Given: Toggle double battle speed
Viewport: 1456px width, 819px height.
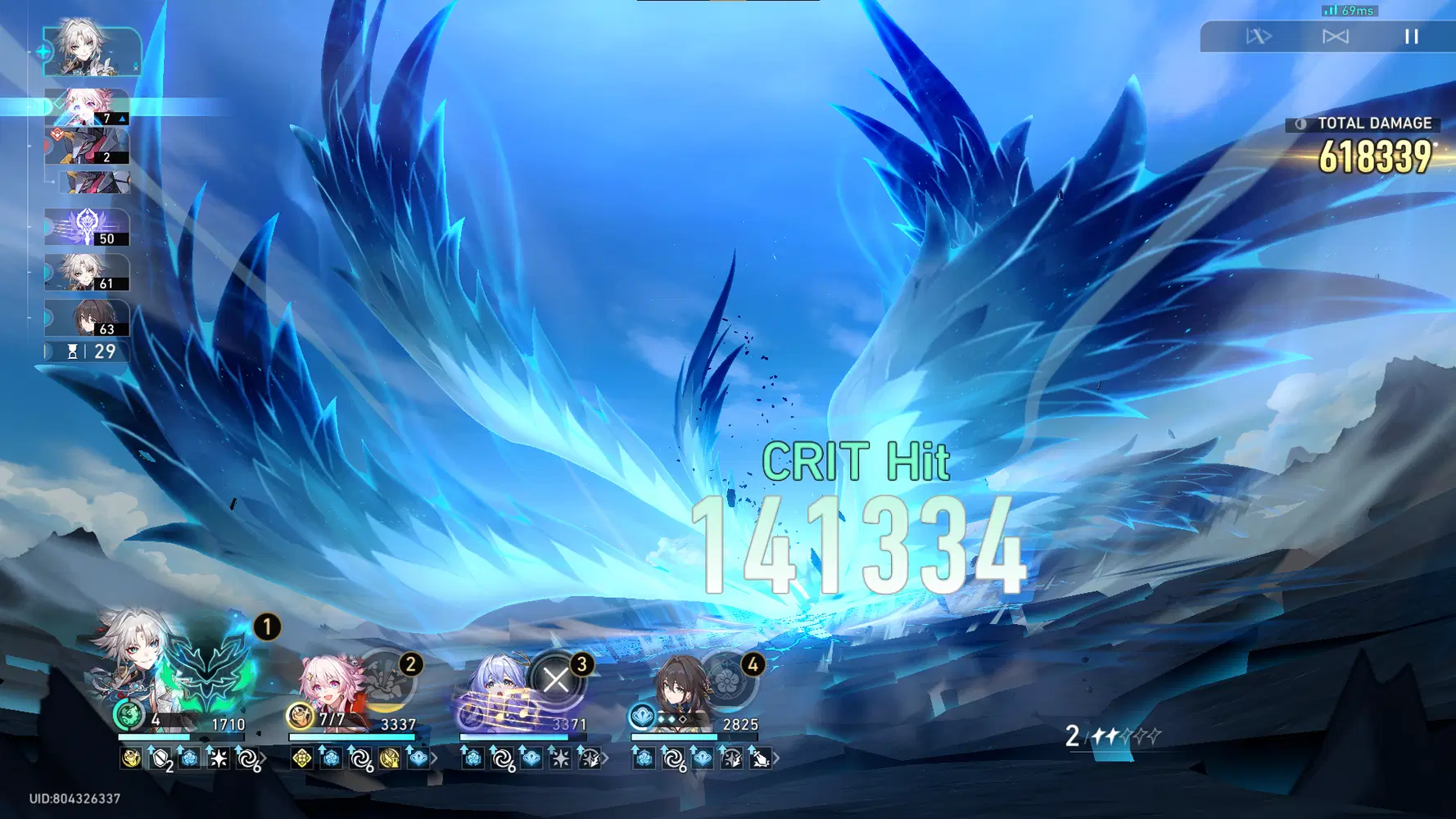Looking at the screenshot, I should [x=1335, y=36].
